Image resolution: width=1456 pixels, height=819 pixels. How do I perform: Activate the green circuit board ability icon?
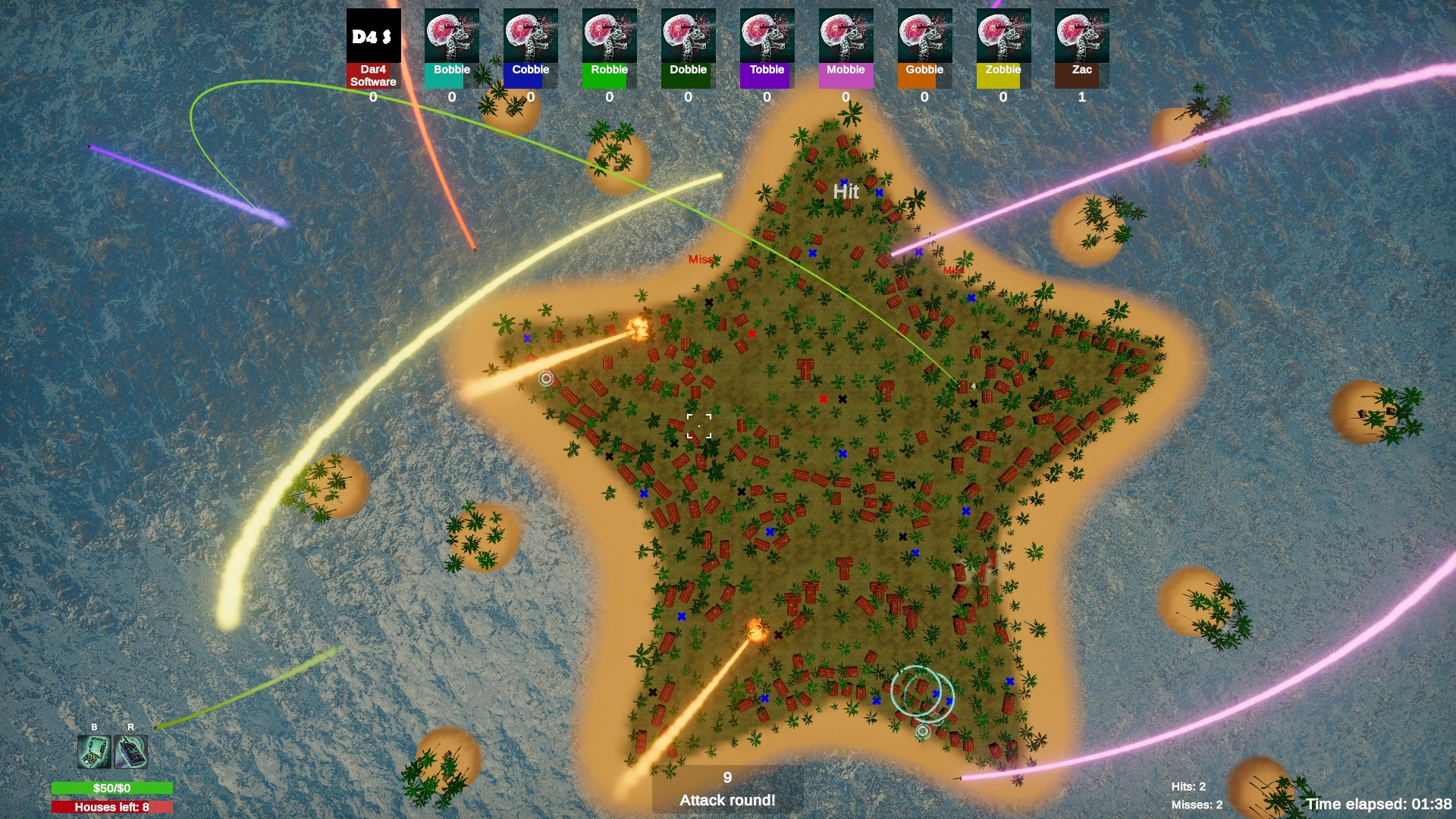click(x=94, y=752)
